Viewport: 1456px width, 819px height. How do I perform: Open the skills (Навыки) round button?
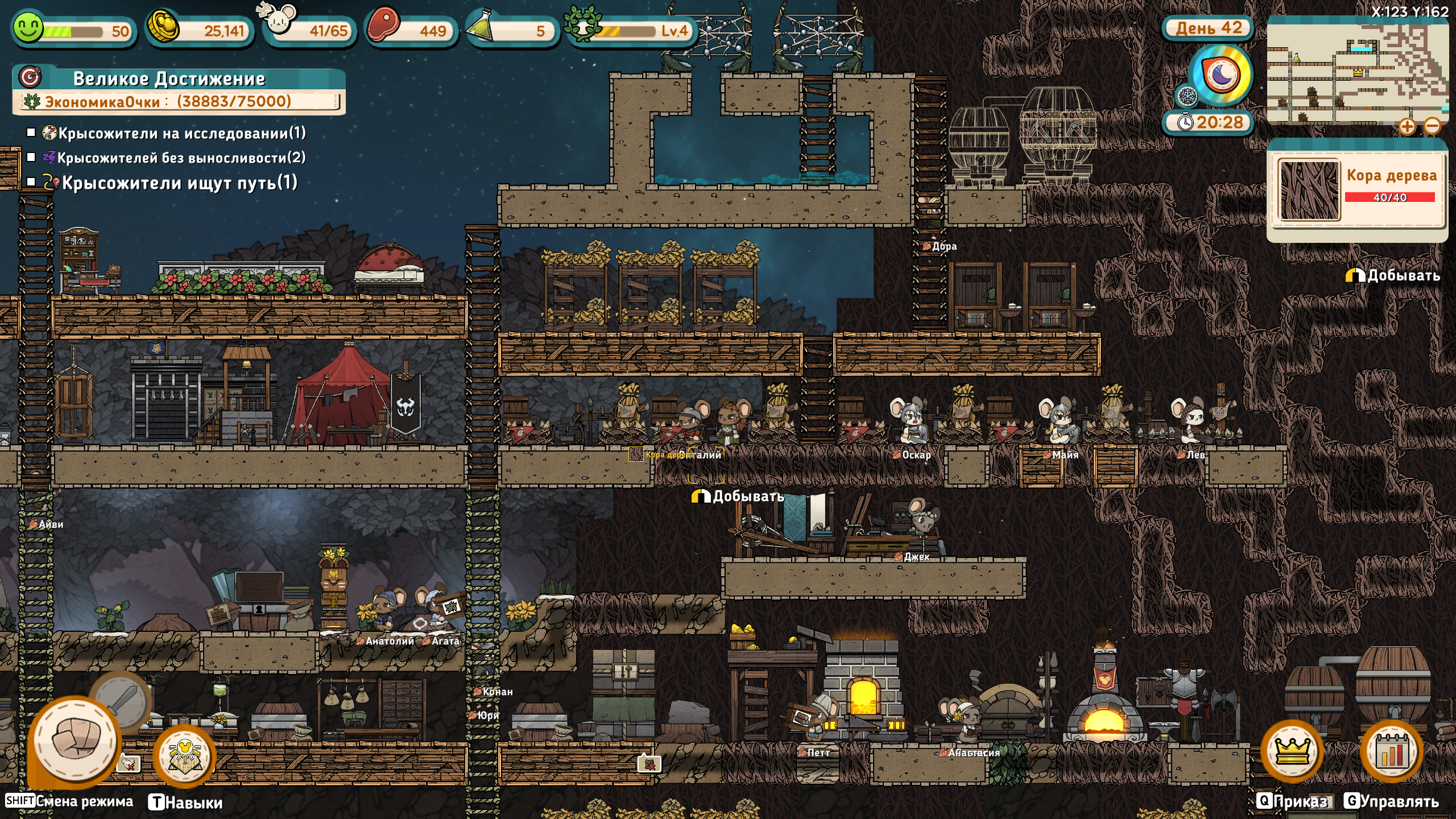[x=184, y=758]
